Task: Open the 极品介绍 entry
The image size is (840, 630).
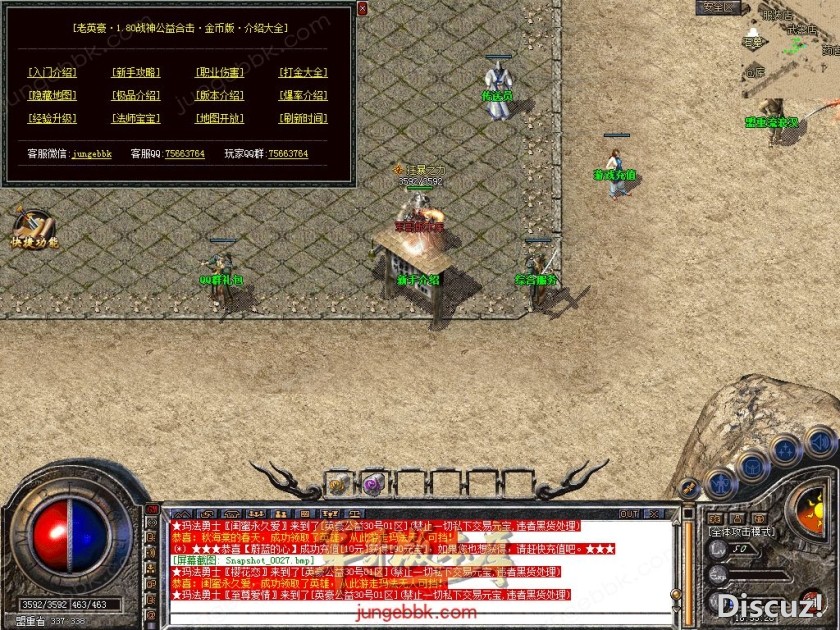Action: point(136,96)
